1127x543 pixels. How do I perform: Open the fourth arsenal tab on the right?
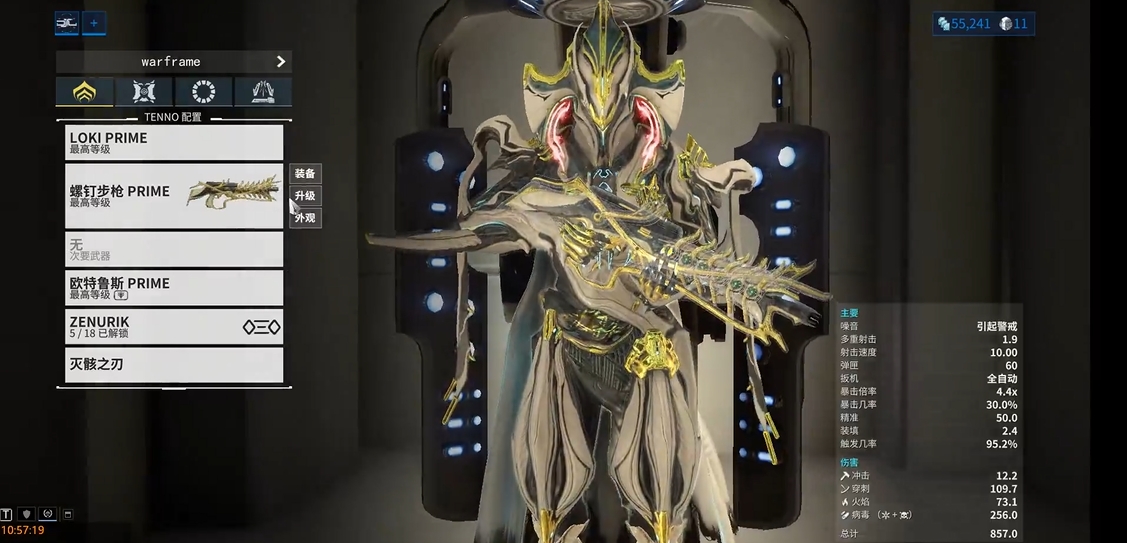coord(263,92)
